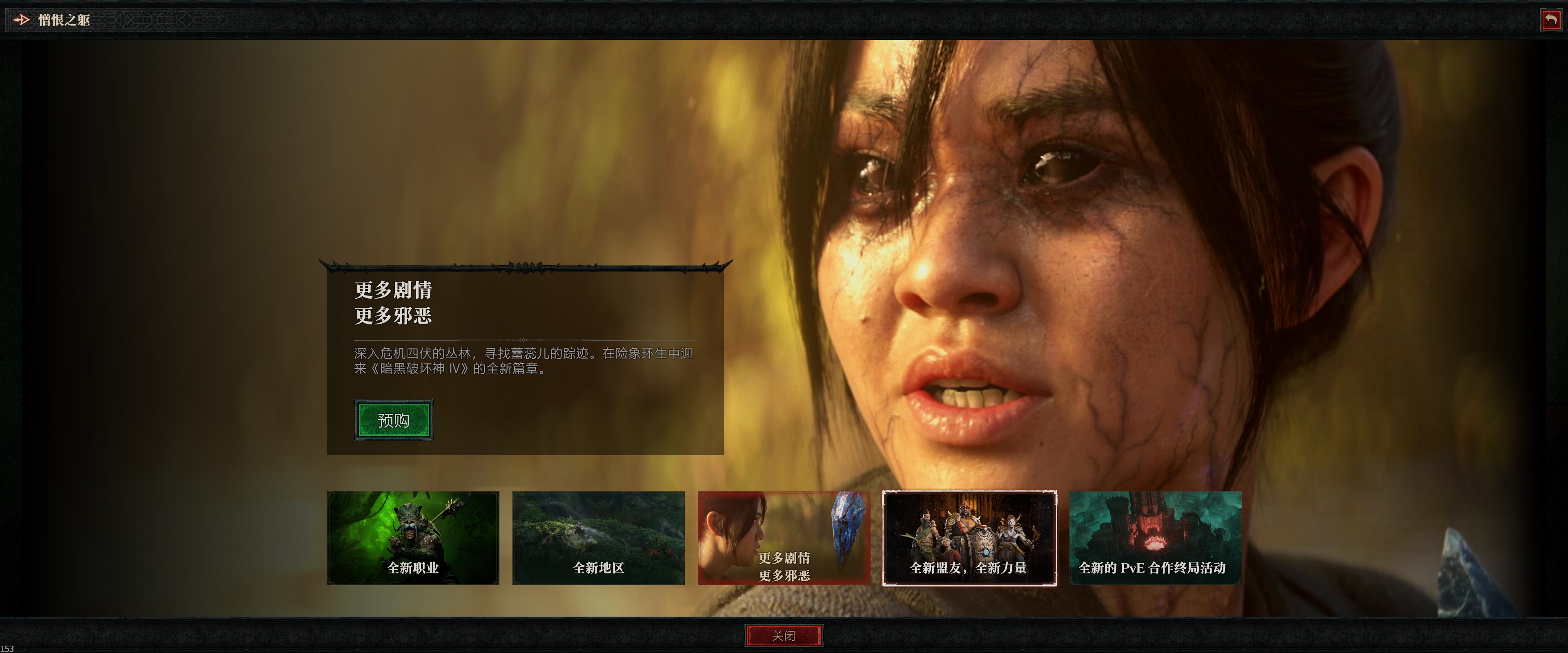1568x653 pixels.
Task: Select the 全新职业 preview tab
Action: pos(413,537)
